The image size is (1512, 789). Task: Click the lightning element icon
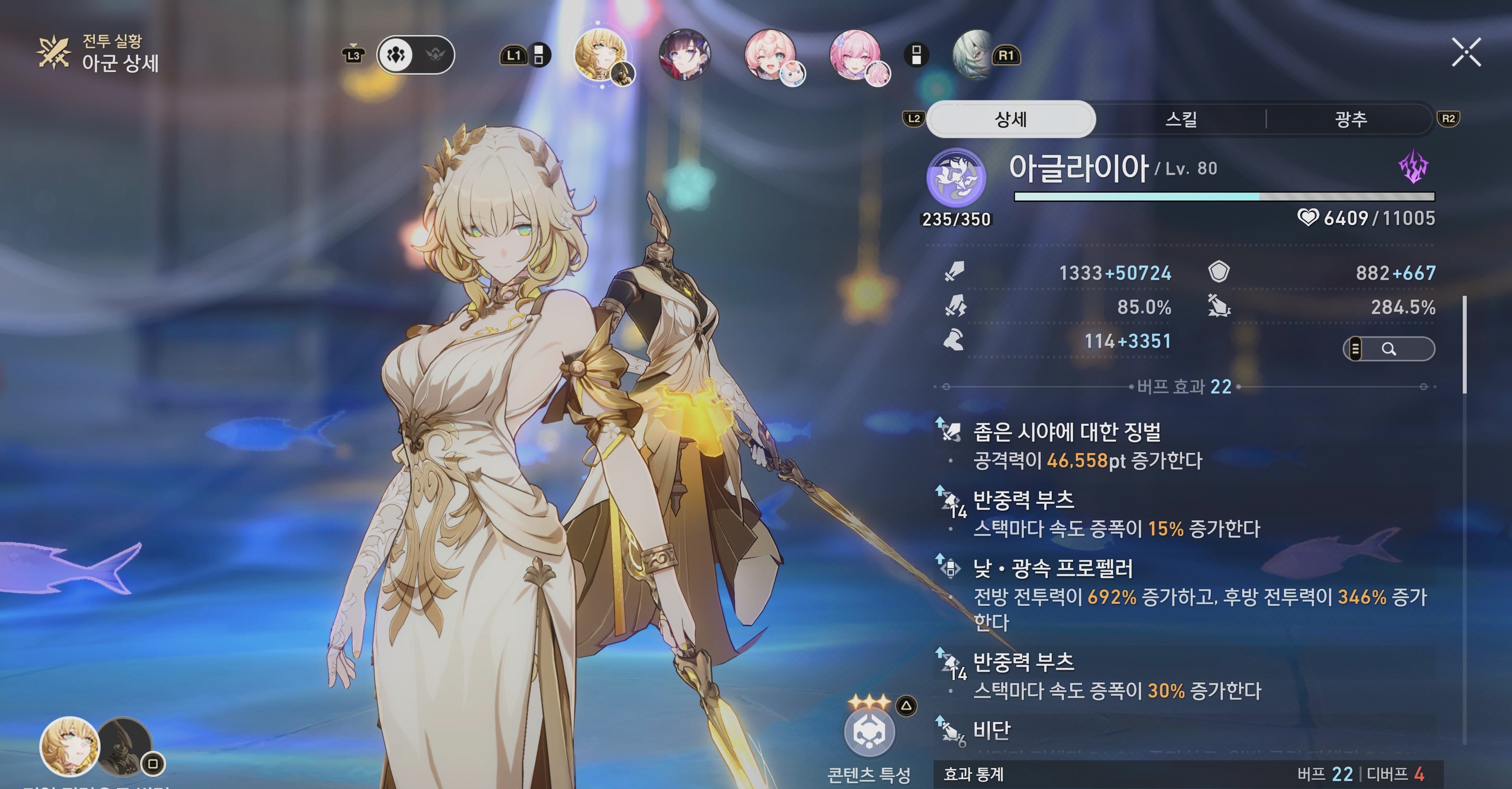[1414, 167]
